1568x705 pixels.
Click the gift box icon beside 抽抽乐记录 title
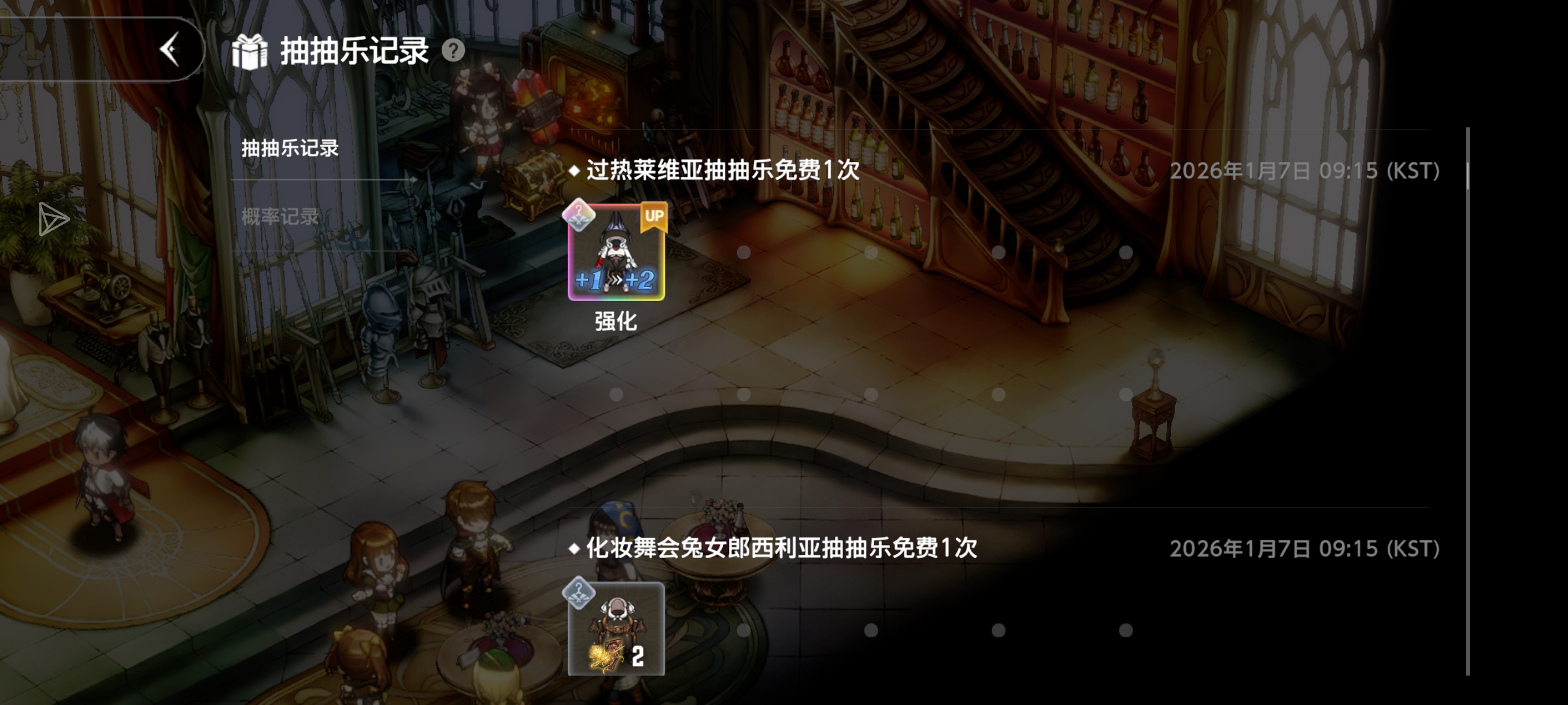point(250,51)
